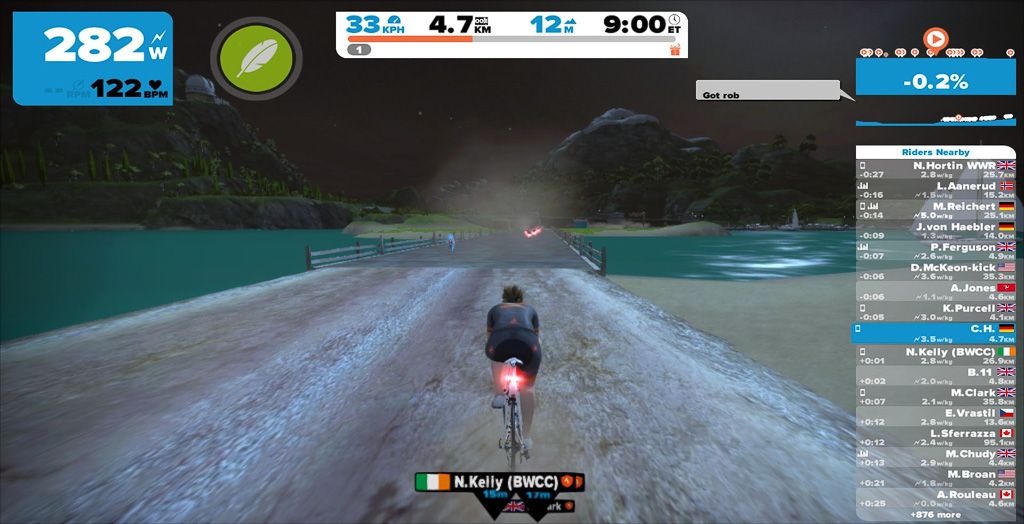Select the highlighted C.H. rider row
This screenshot has height=524, width=1024.
point(935,333)
